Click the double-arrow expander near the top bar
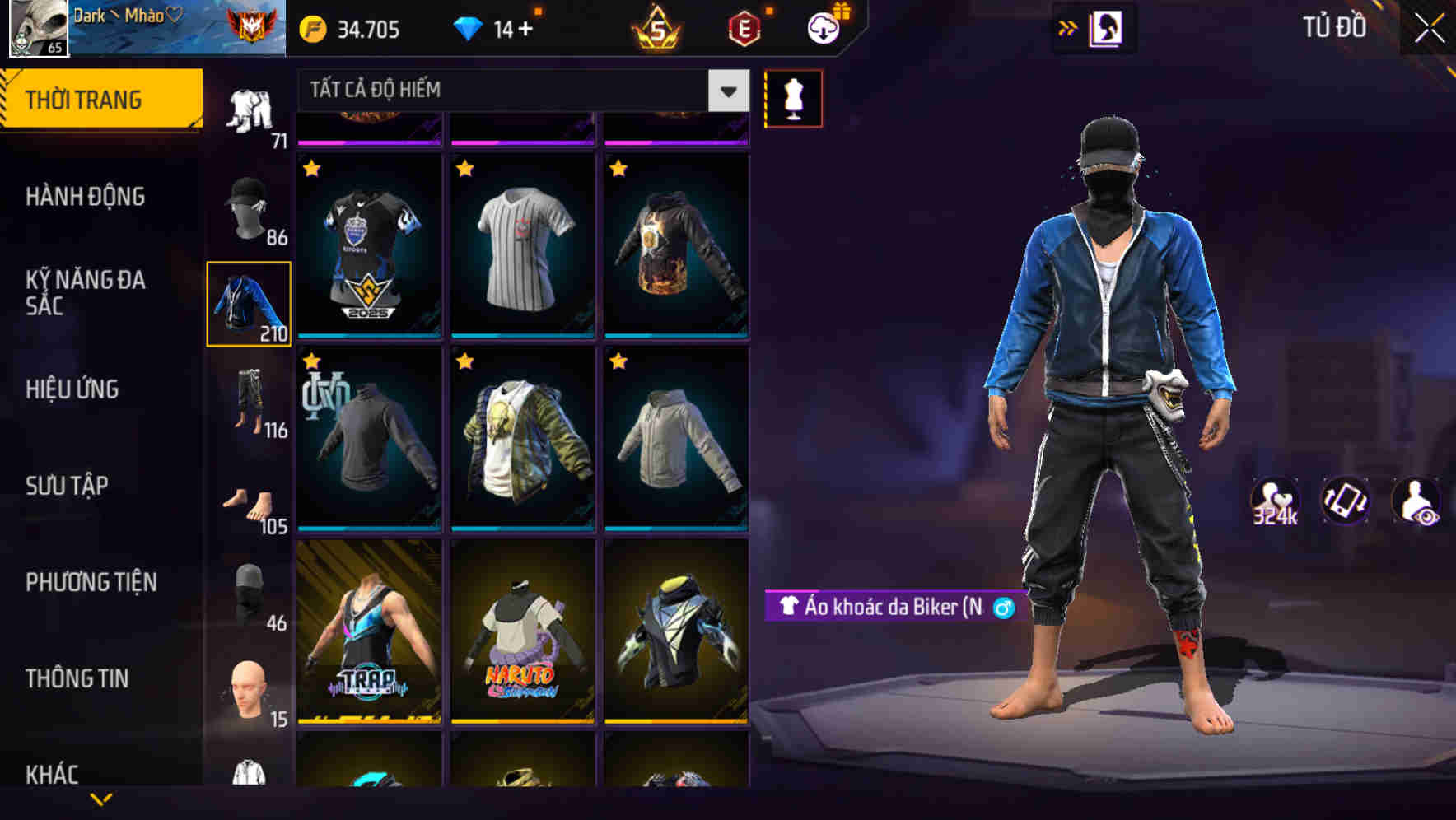This screenshot has width=1456, height=820. (1067, 27)
